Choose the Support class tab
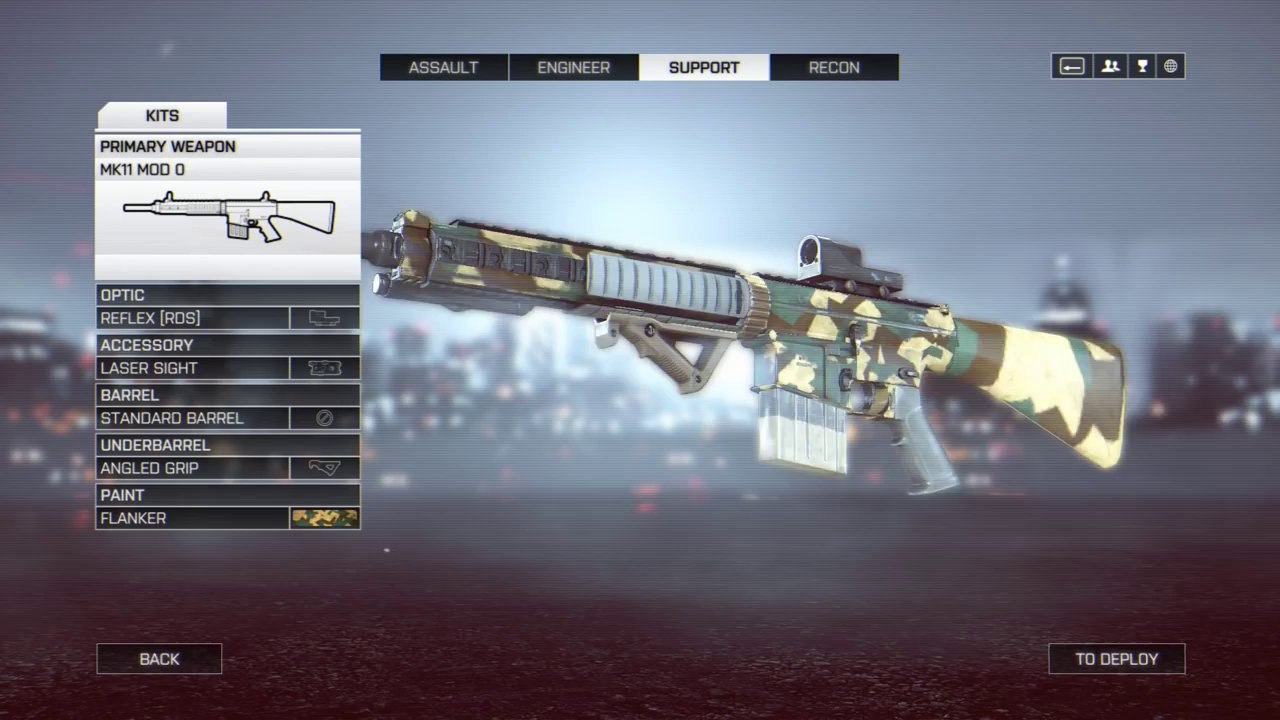The height and width of the screenshot is (720, 1280). (704, 68)
